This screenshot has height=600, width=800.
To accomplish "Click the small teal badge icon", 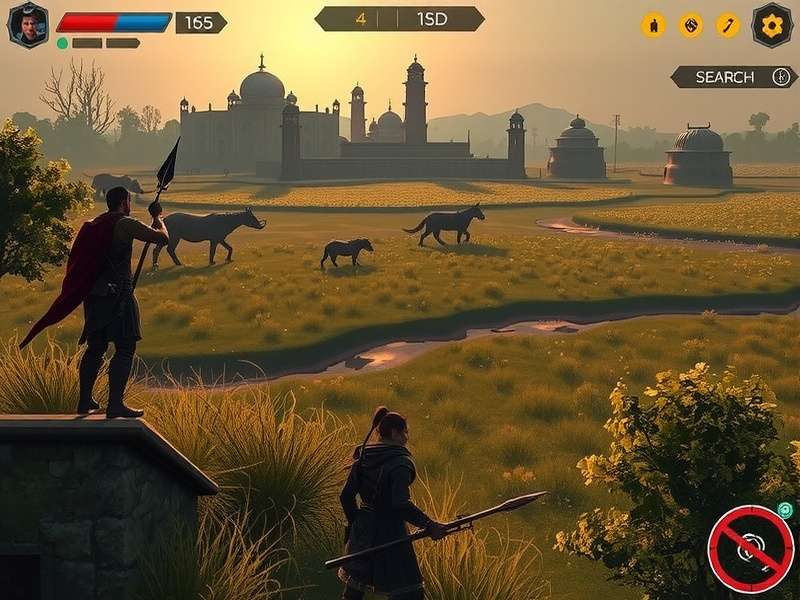I will [785, 510].
